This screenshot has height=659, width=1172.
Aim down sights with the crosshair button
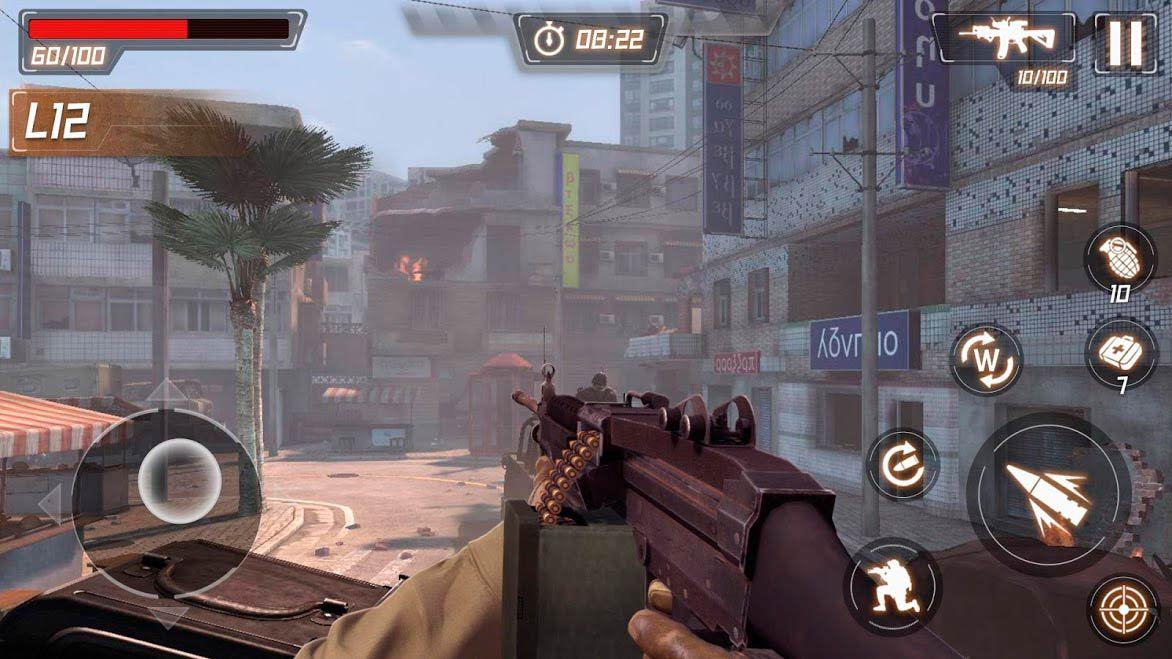click(x=1124, y=608)
